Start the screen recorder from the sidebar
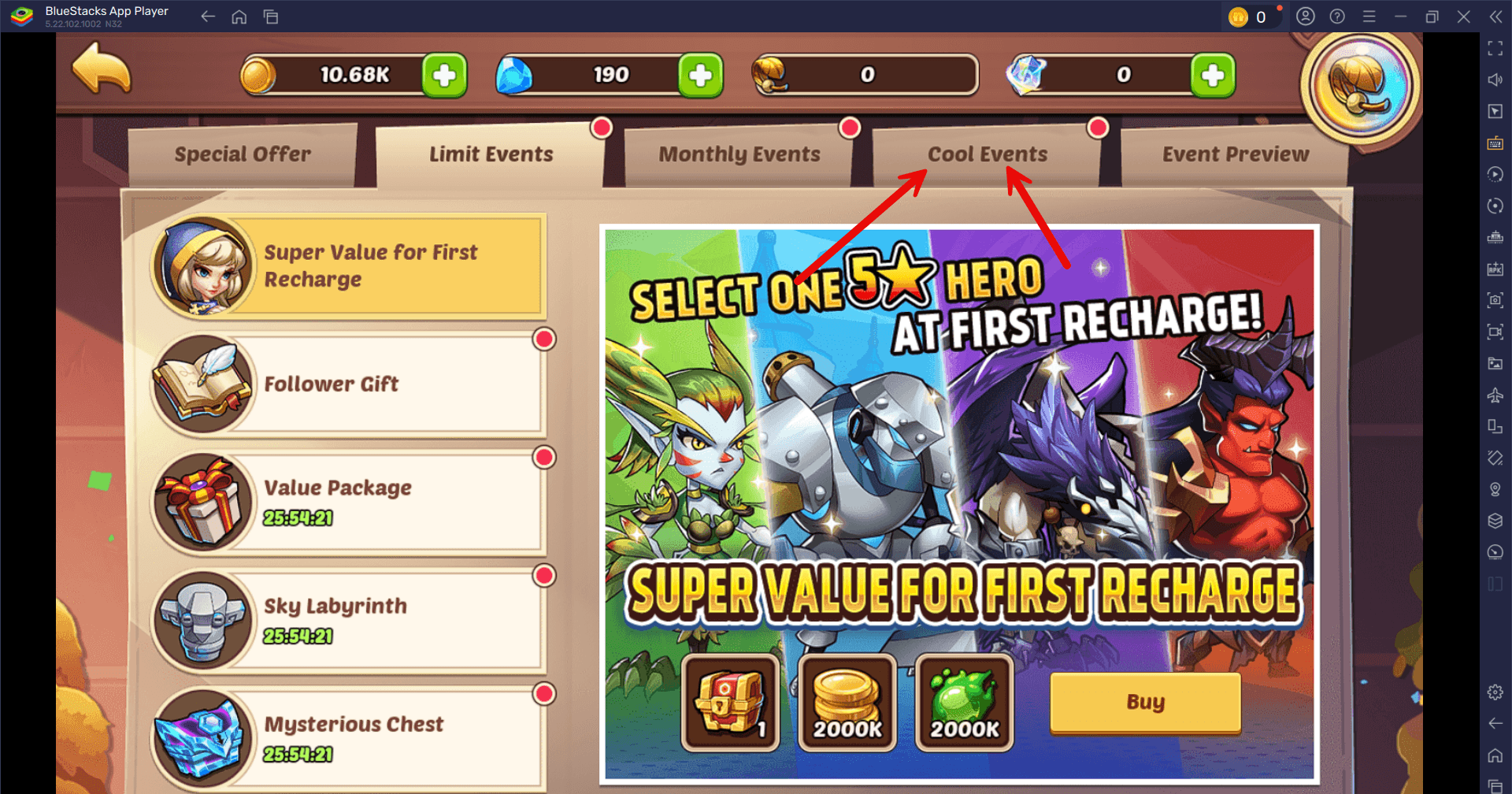Screen dimensions: 1512x794 1494,332
